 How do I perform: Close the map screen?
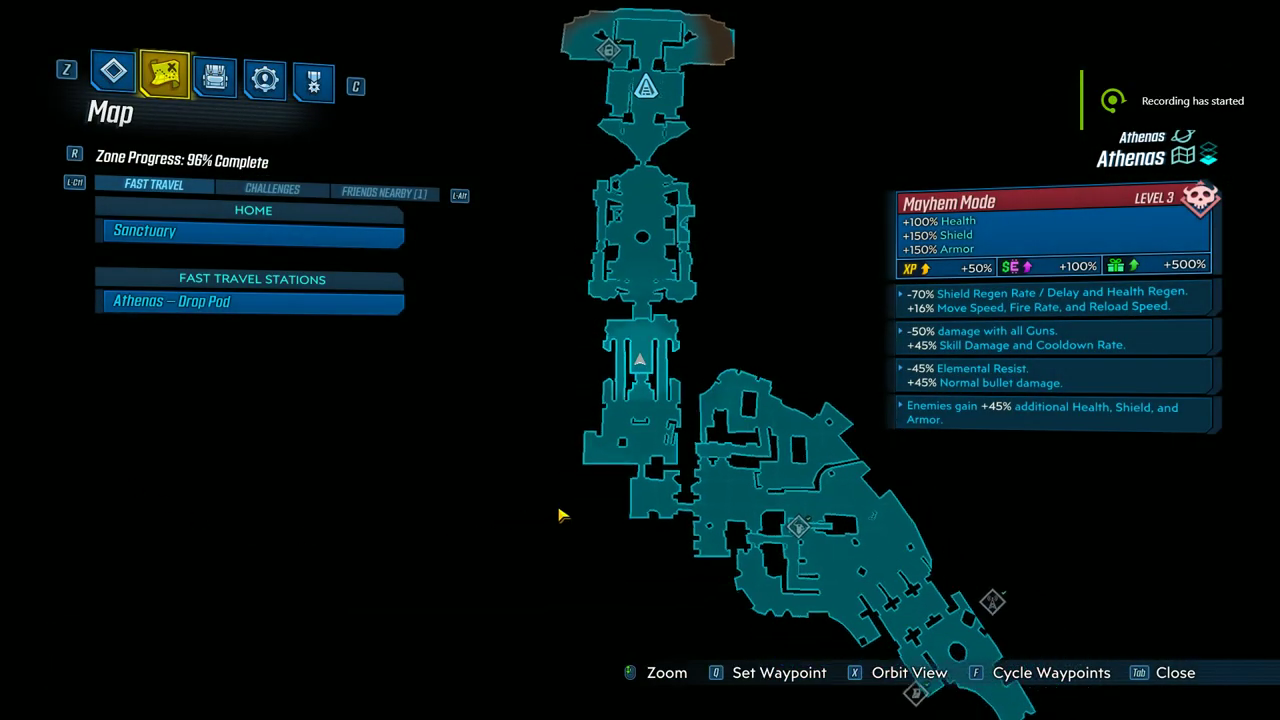click(x=1175, y=673)
